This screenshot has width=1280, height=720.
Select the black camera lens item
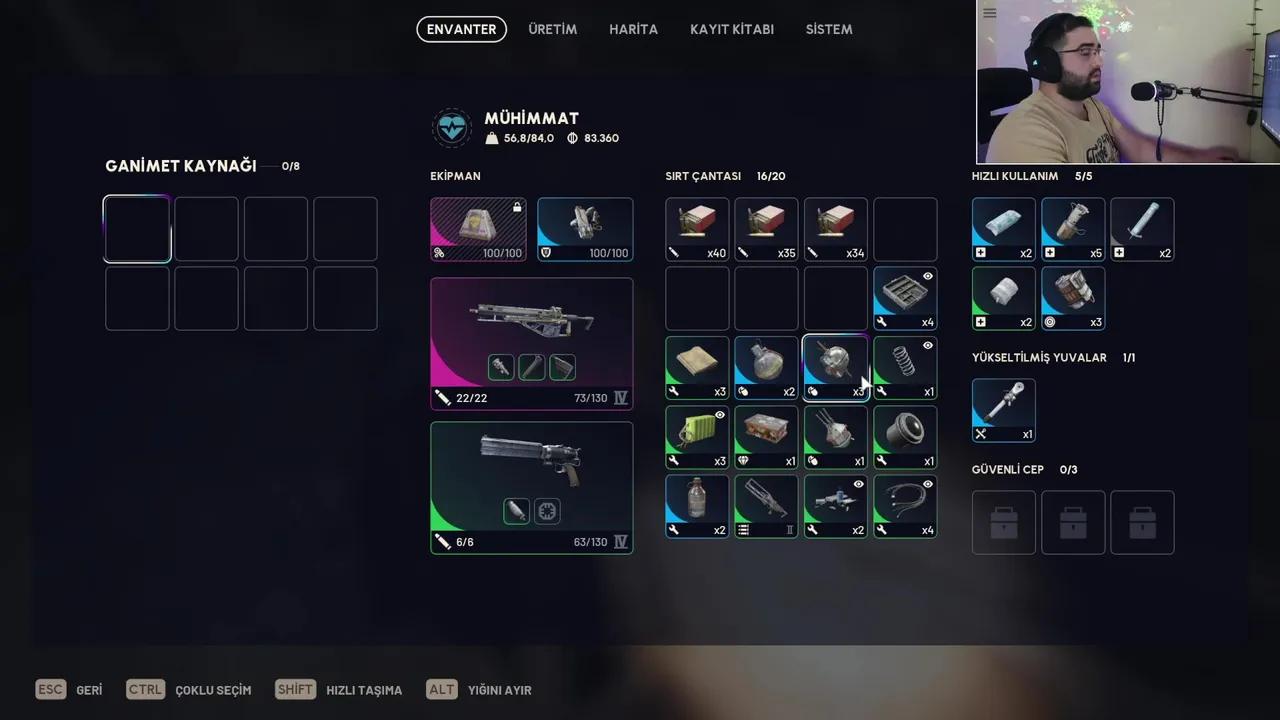[905, 437]
